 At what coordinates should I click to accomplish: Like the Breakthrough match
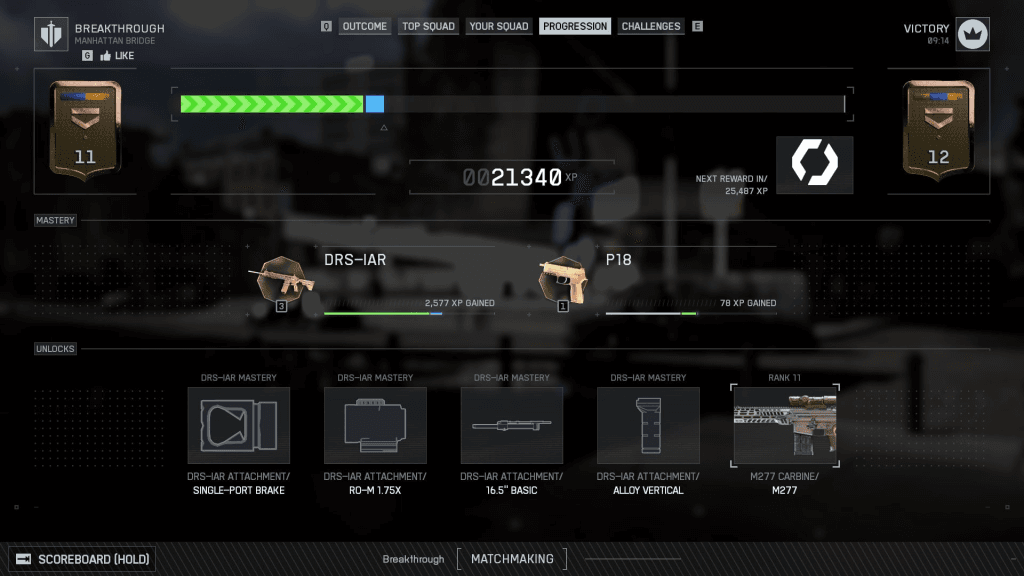(x=120, y=57)
